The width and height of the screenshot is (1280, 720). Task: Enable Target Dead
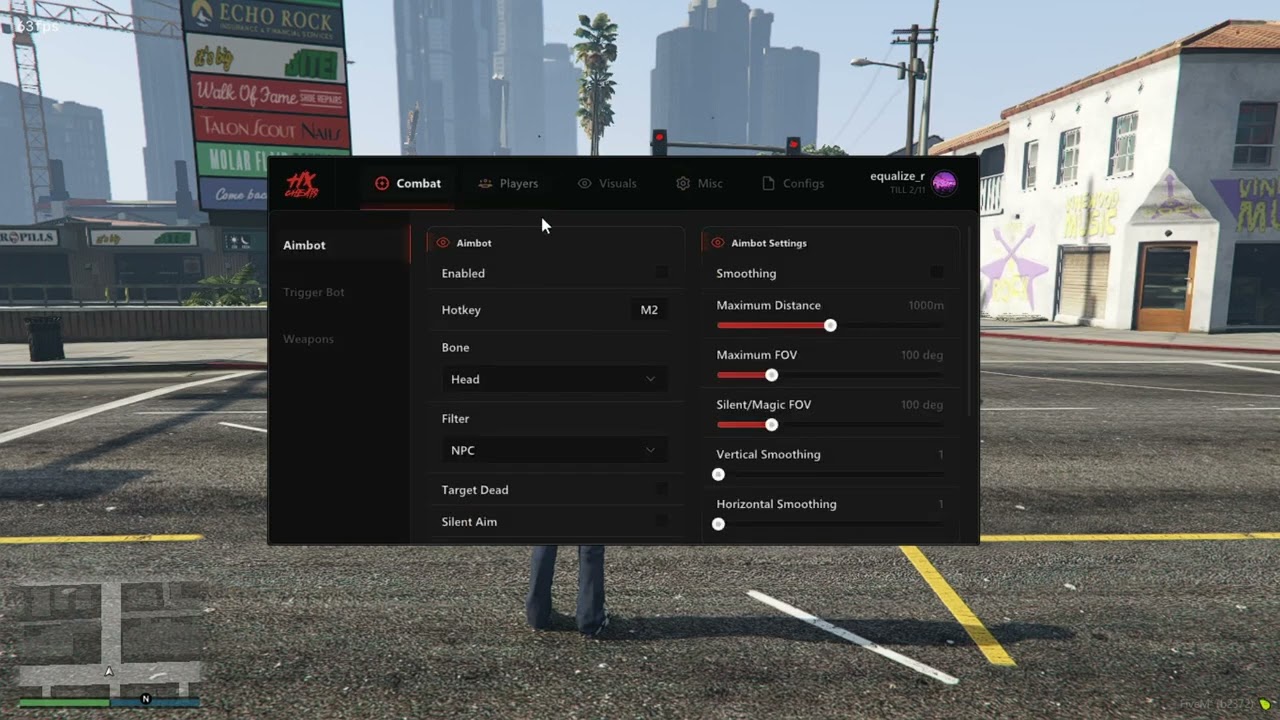[662, 489]
